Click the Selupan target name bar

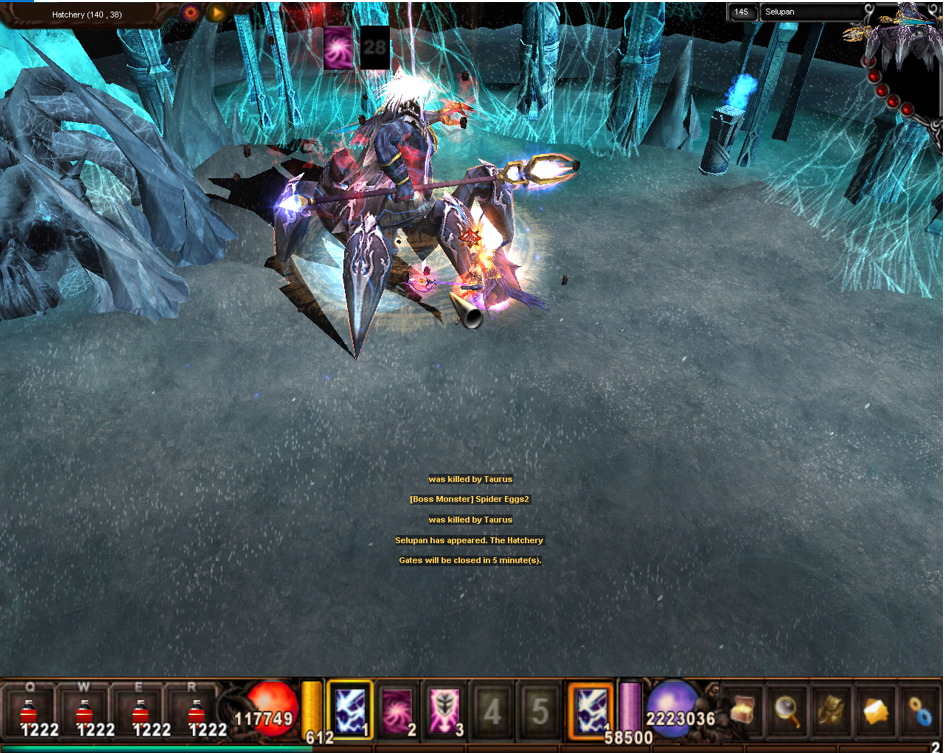[810, 12]
